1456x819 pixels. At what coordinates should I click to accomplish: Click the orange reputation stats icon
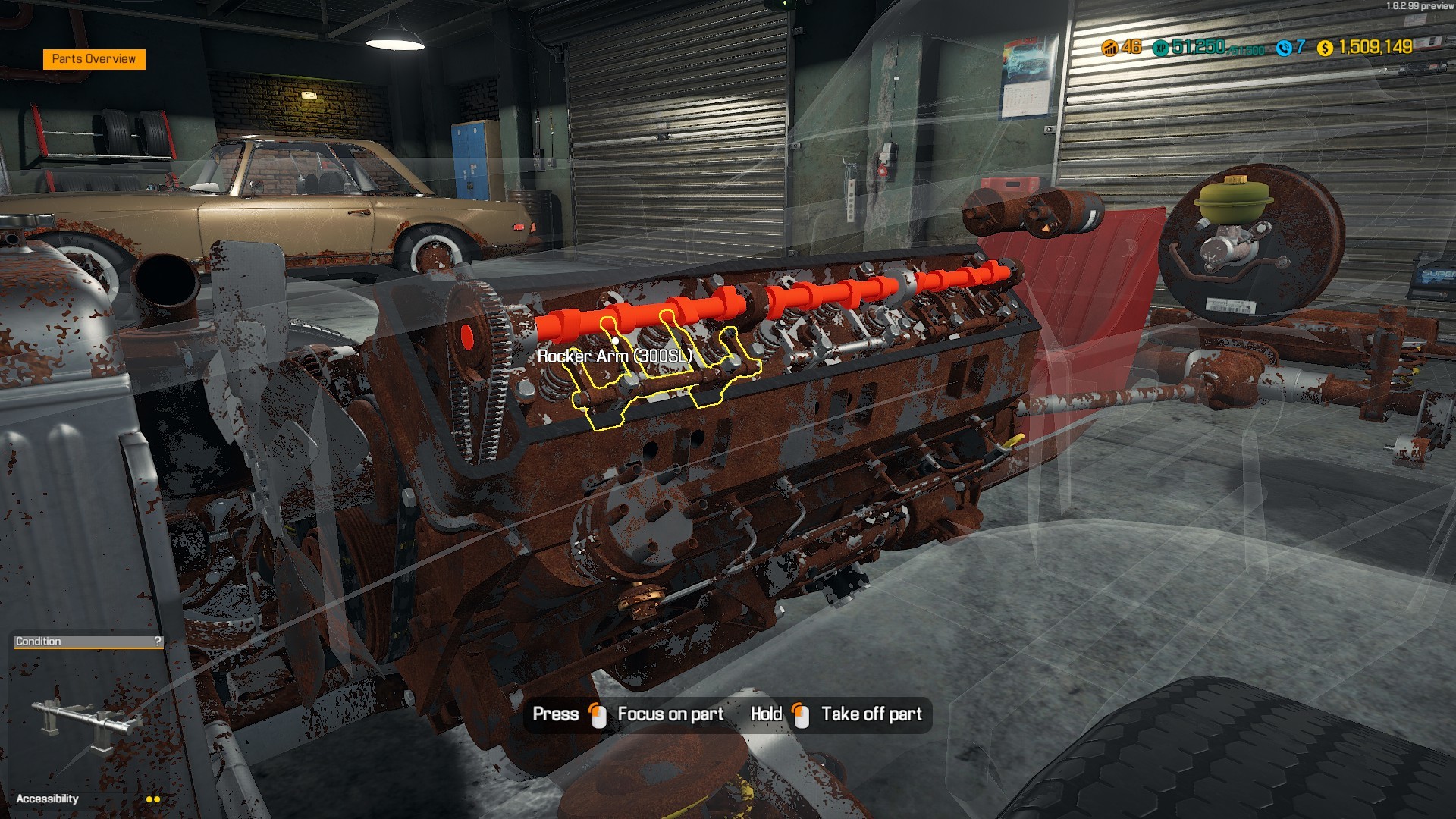1110,47
